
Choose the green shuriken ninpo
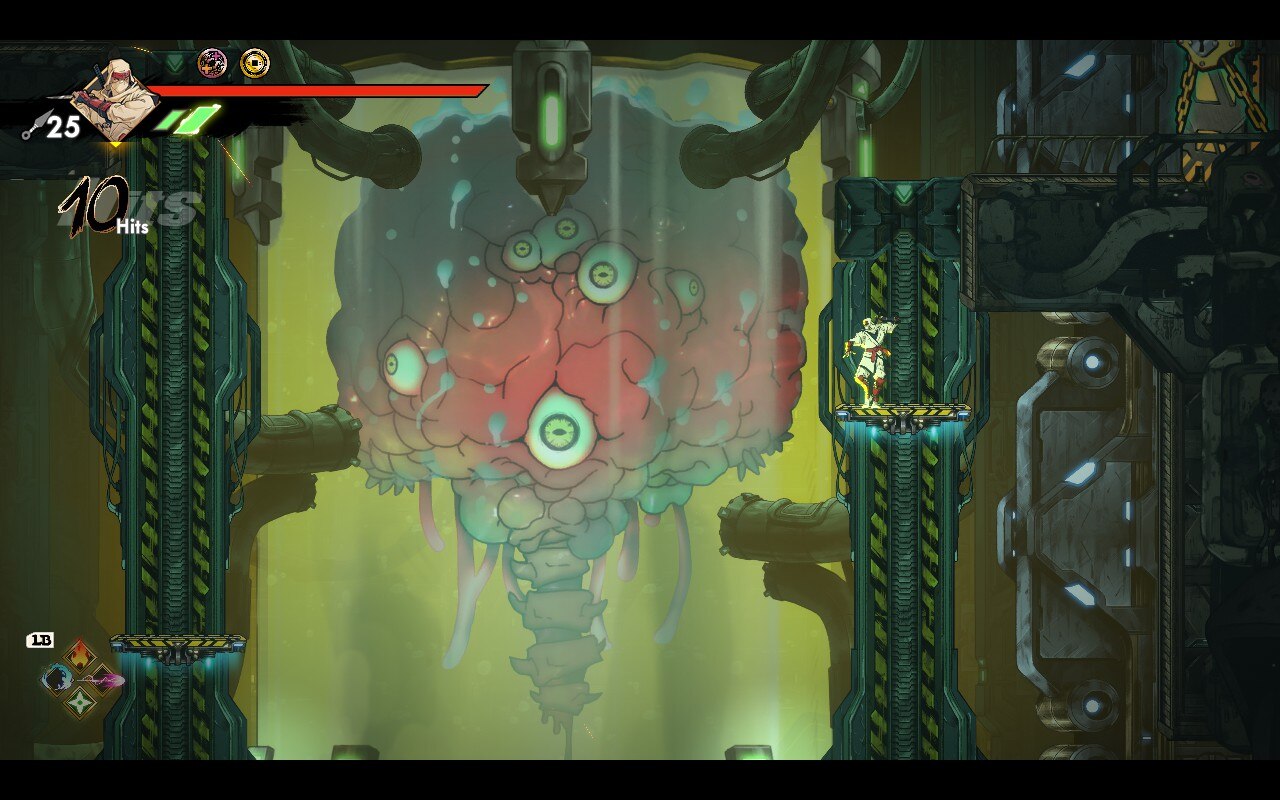[x=80, y=703]
